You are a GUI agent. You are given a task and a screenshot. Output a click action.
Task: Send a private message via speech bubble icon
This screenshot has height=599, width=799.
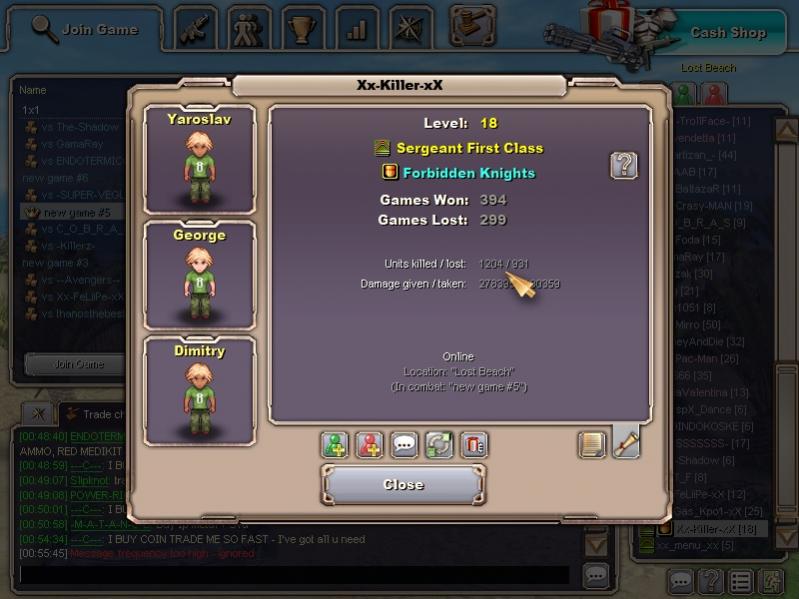tap(404, 444)
